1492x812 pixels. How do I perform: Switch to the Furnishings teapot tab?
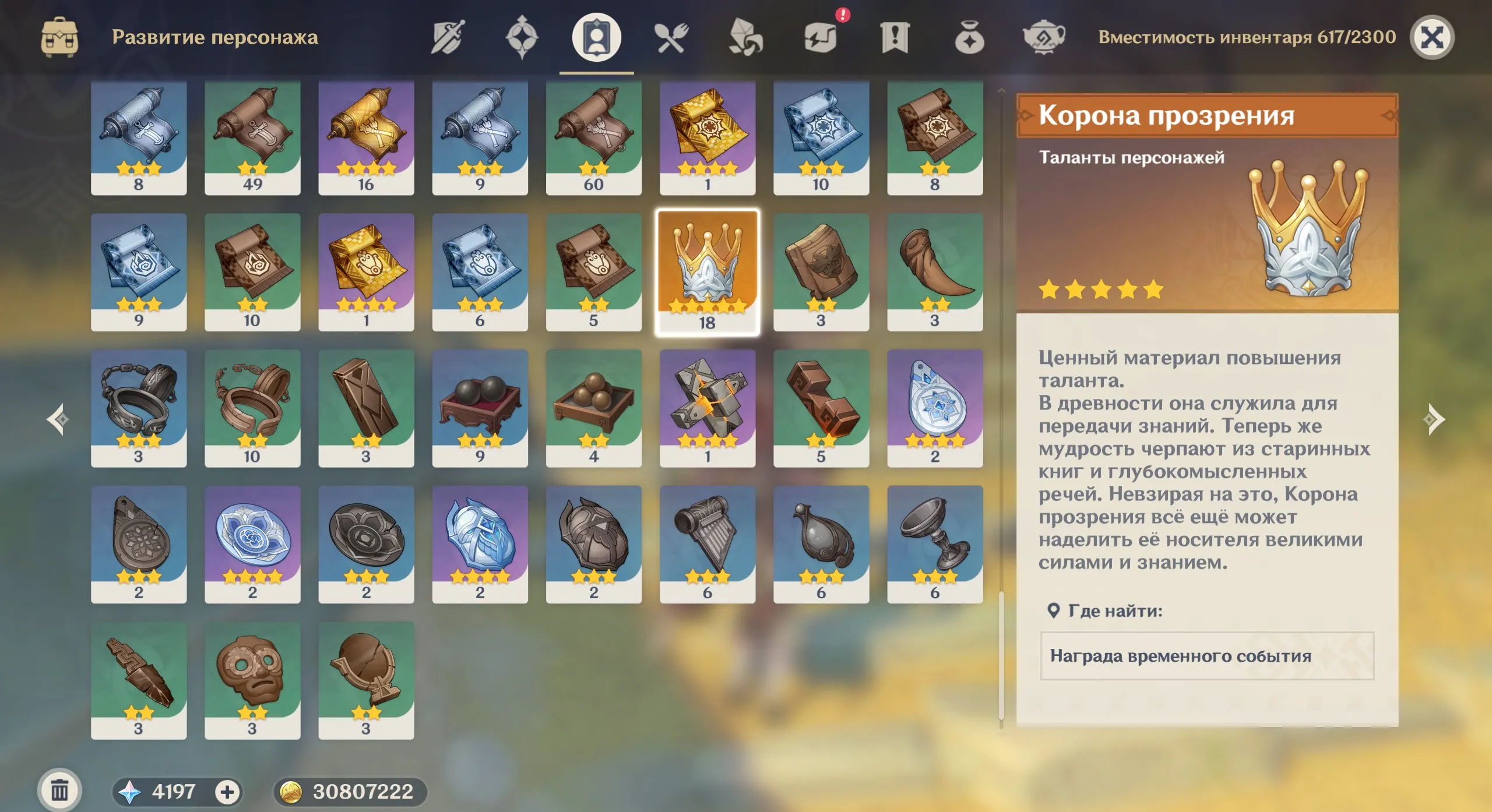point(1044,38)
